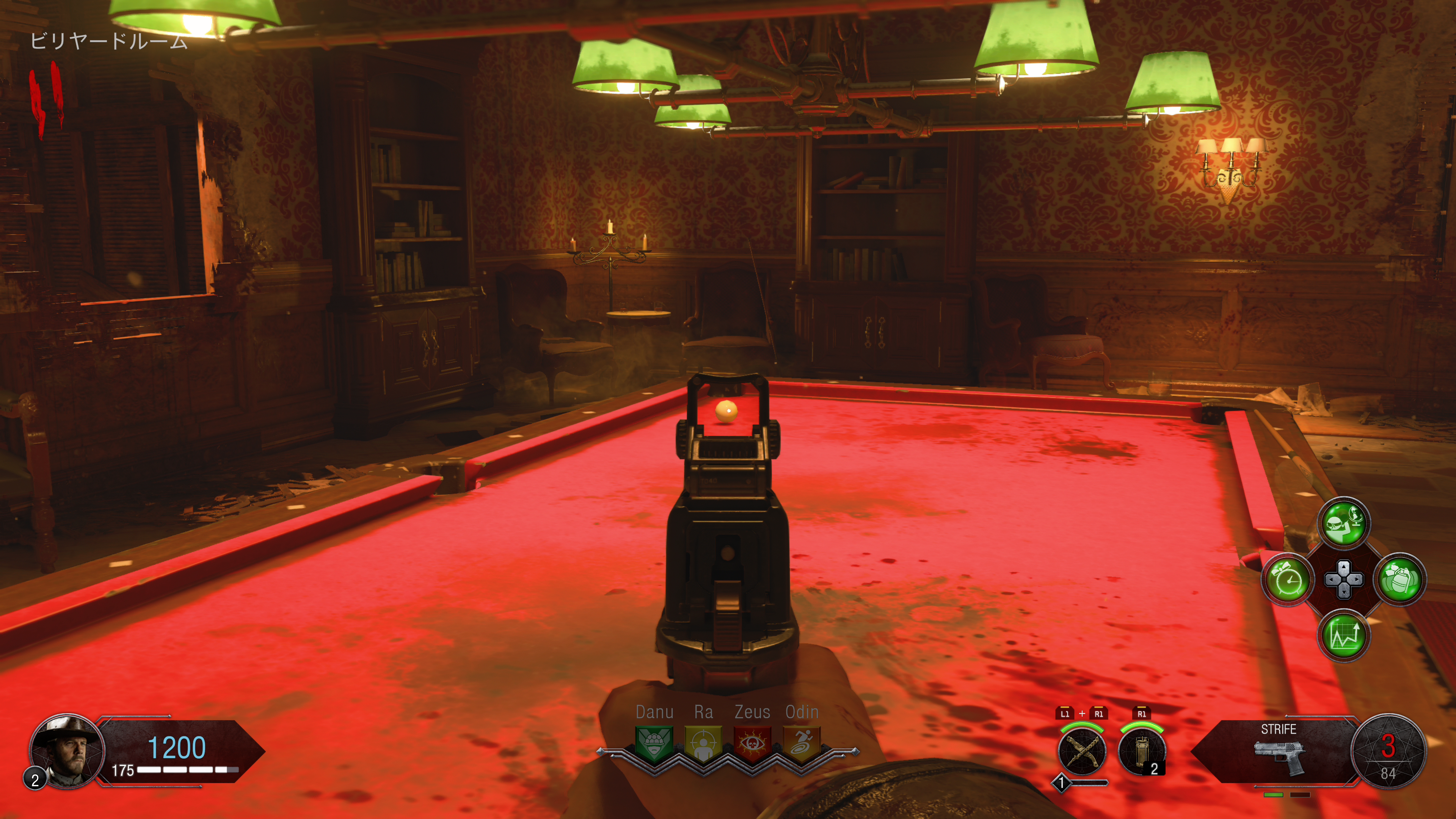Screen dimensions: 1456x819
Task: Use the globe and scholar elixir
Action: (1344, 523)
